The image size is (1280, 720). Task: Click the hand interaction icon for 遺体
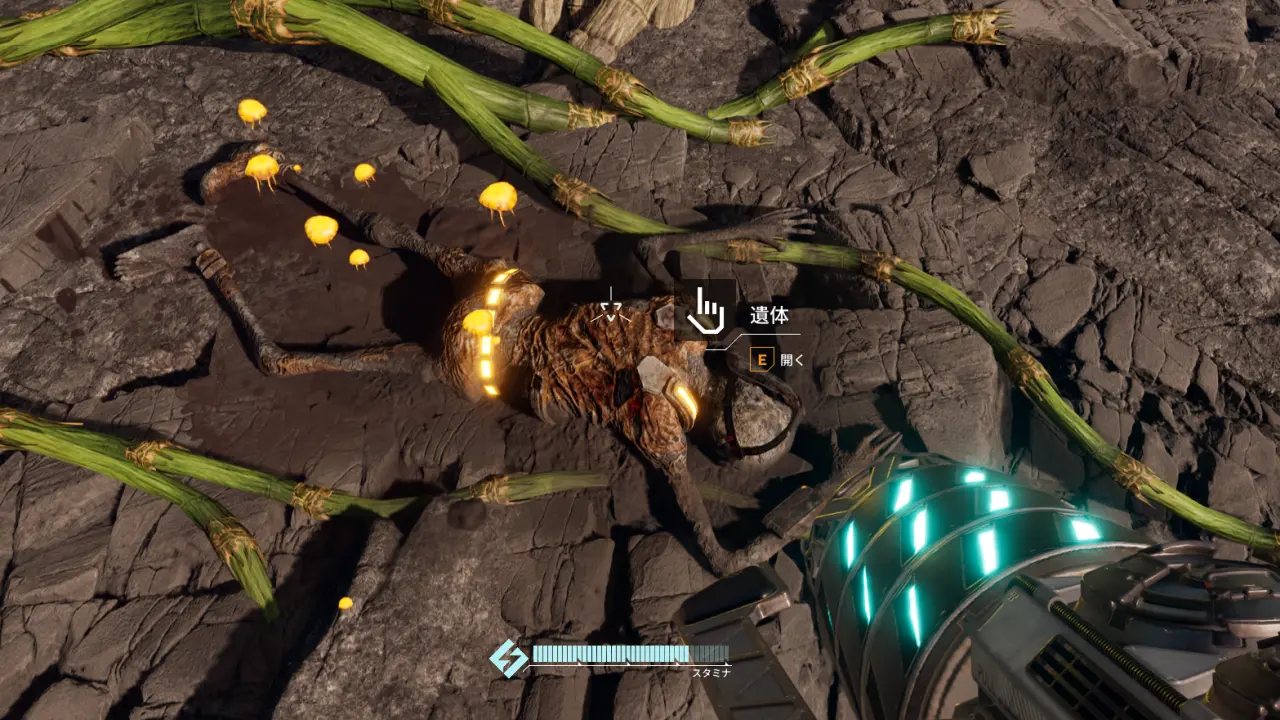coord(706,311)
